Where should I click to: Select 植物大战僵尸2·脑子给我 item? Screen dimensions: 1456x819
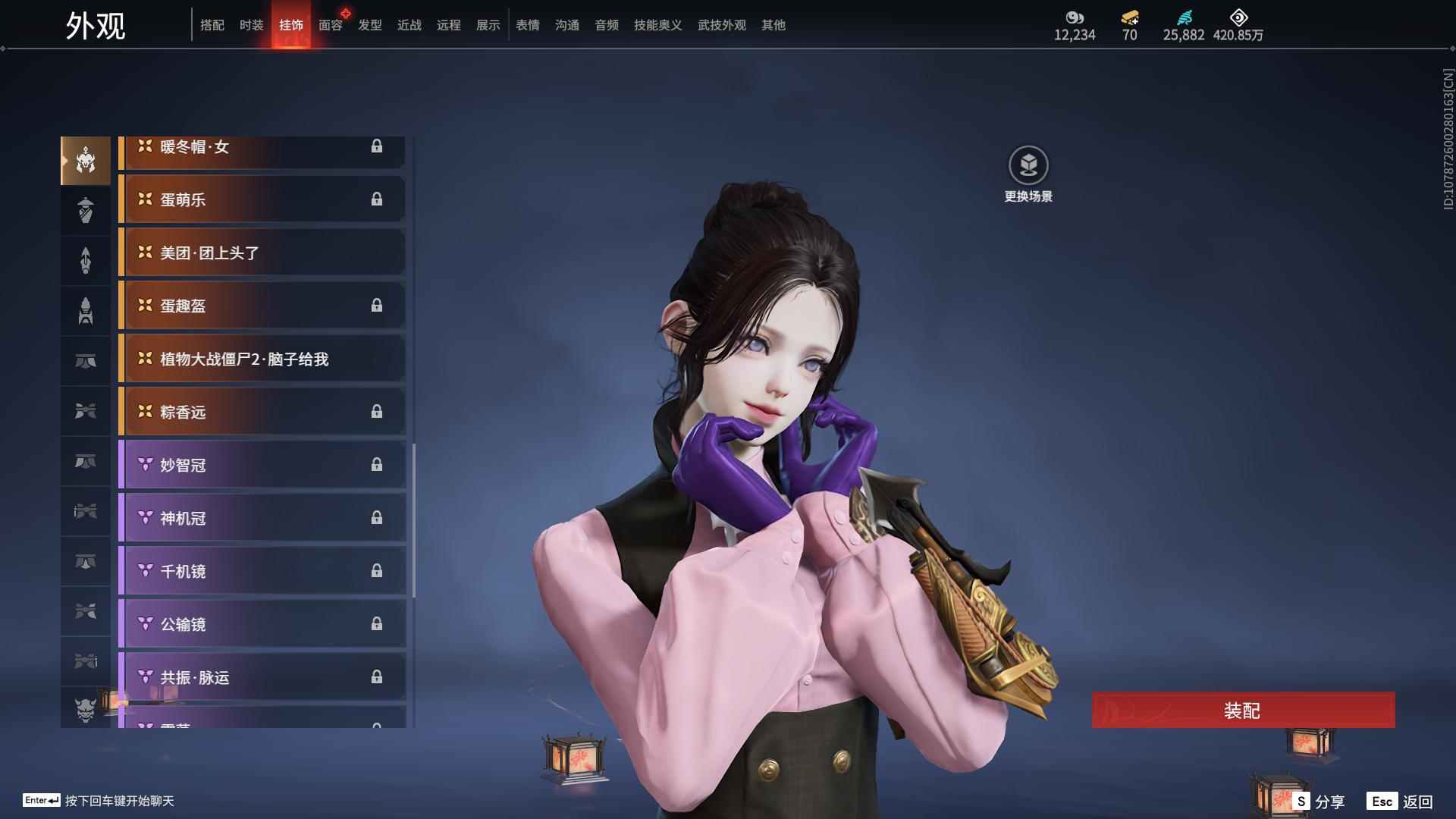pyautogui.click(x=262, y=359)
